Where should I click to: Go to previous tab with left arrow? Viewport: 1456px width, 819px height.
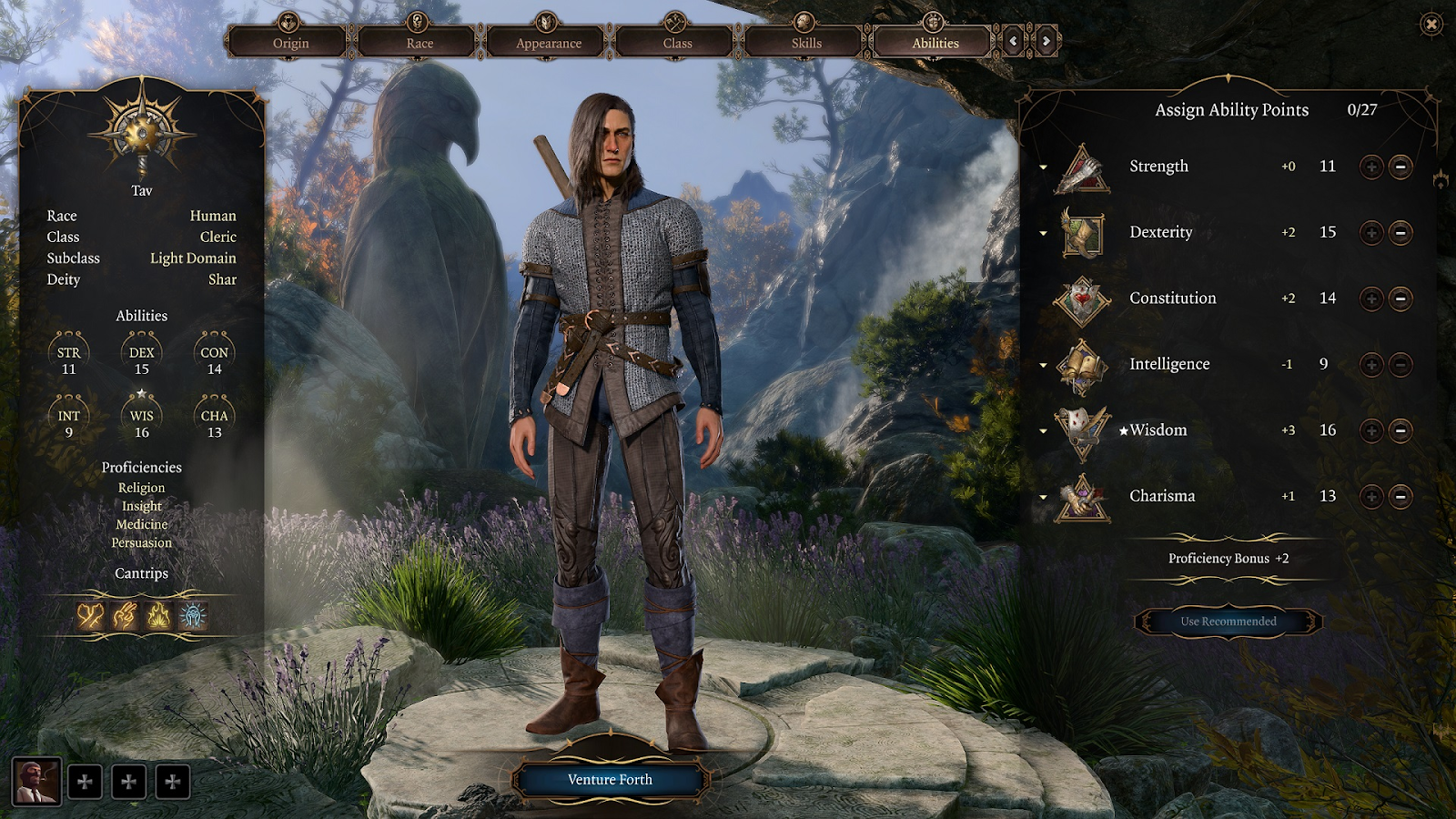click(1013, 41)
